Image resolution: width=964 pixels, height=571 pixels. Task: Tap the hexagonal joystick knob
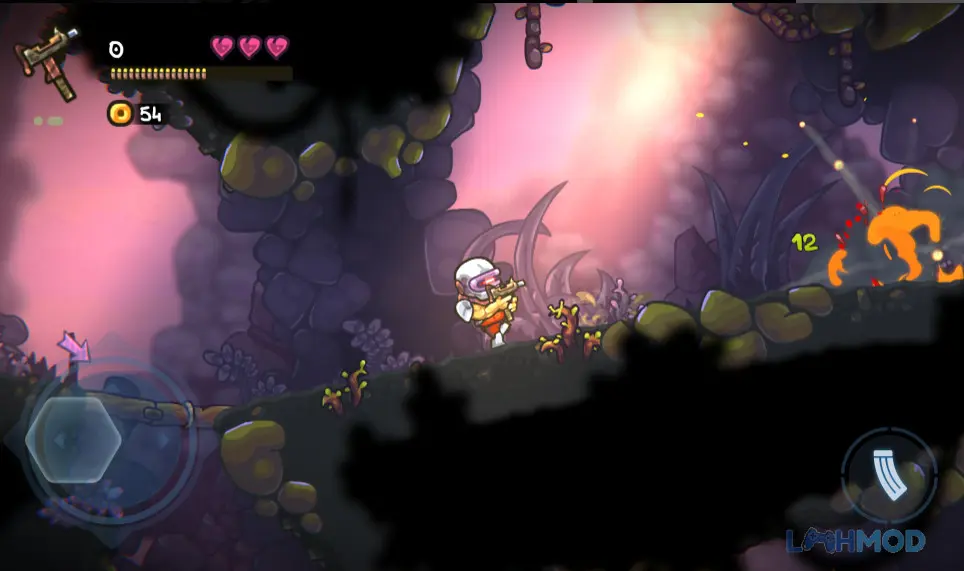point(73,440)
